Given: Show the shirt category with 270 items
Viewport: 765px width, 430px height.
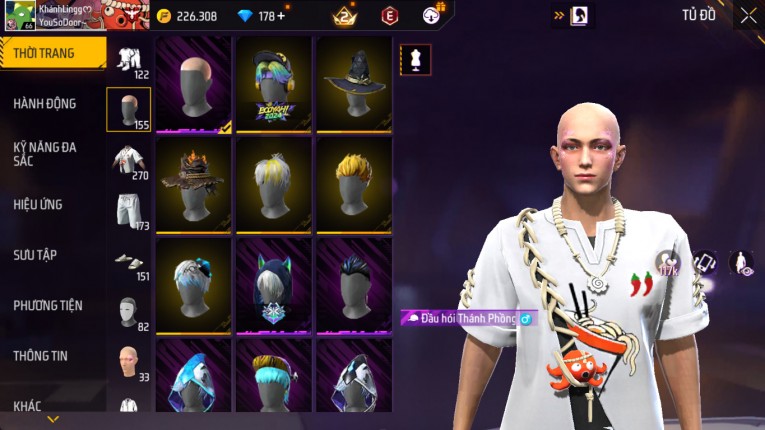Looking at the screenshot, I should tap(128, 160).
